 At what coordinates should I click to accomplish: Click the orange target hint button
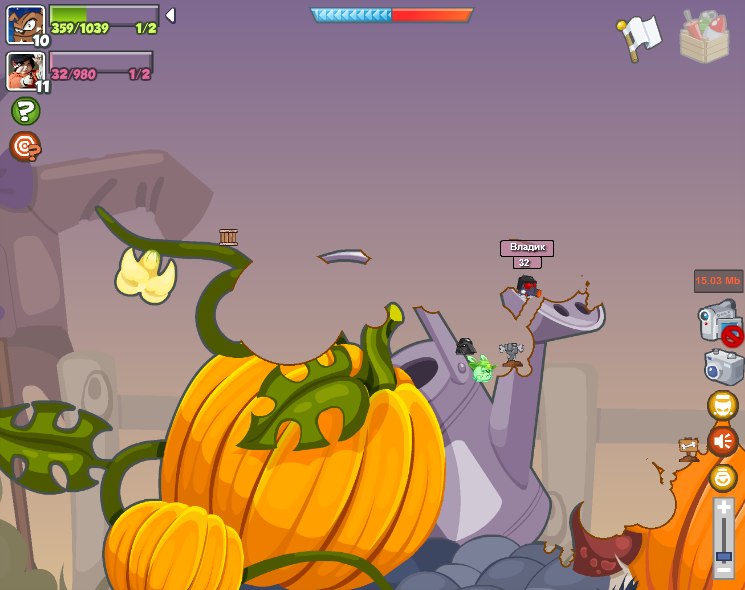point(25,147)
